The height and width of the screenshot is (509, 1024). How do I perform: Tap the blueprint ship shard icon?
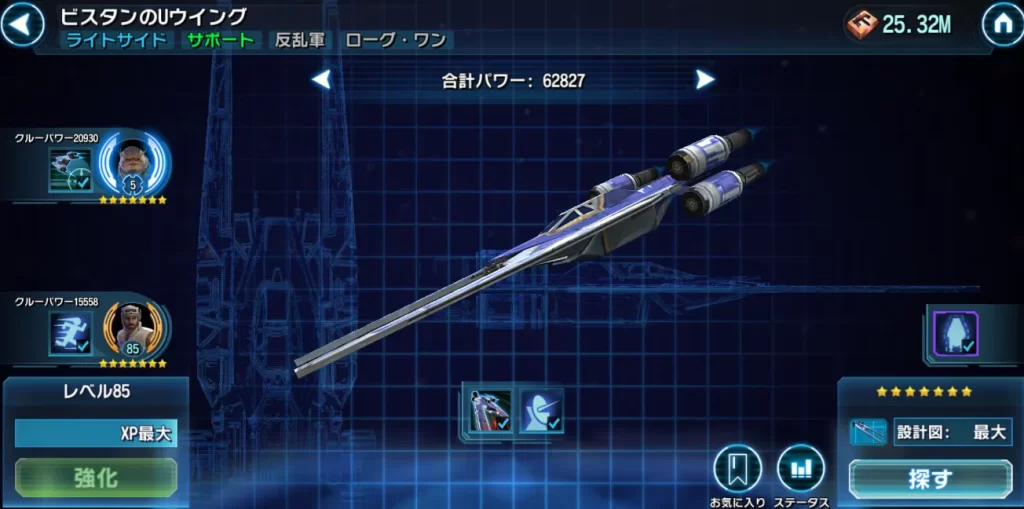coord(867,432)
